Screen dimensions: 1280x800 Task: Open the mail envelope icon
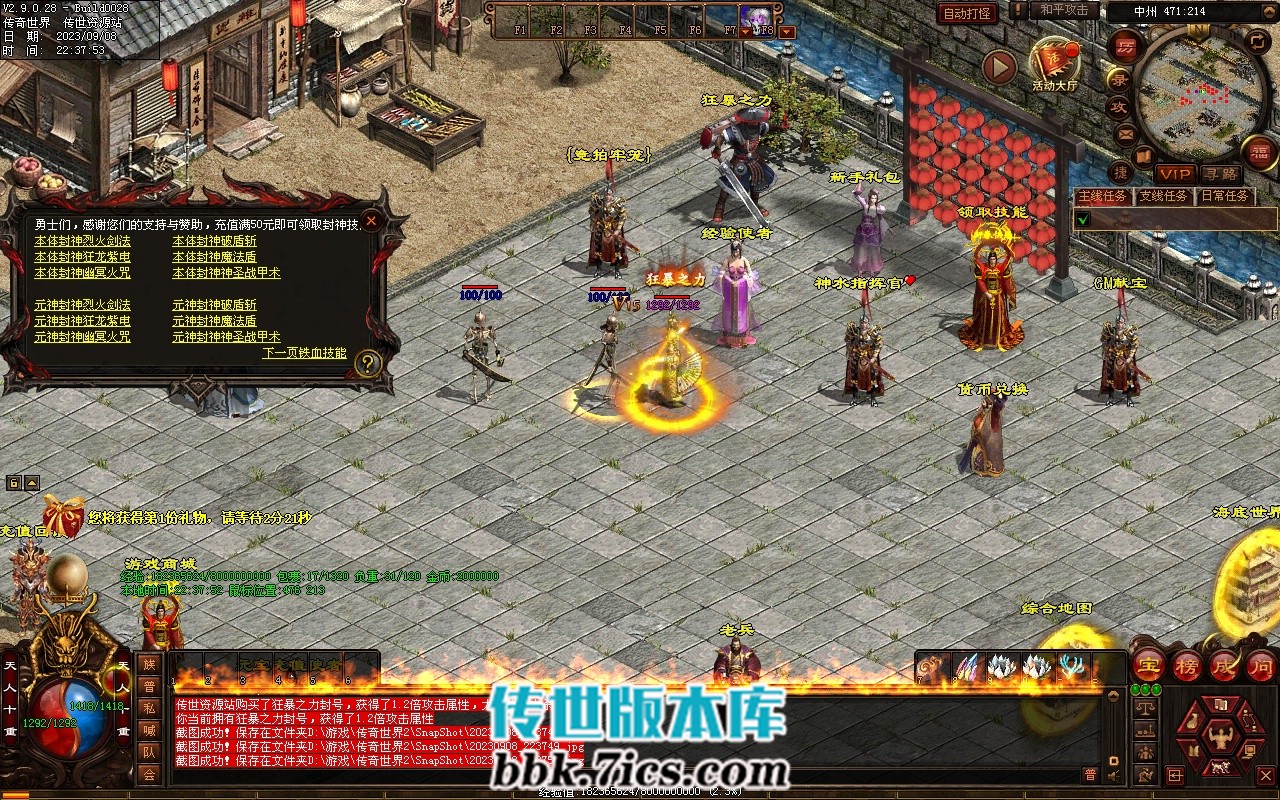click(1126, 133)
